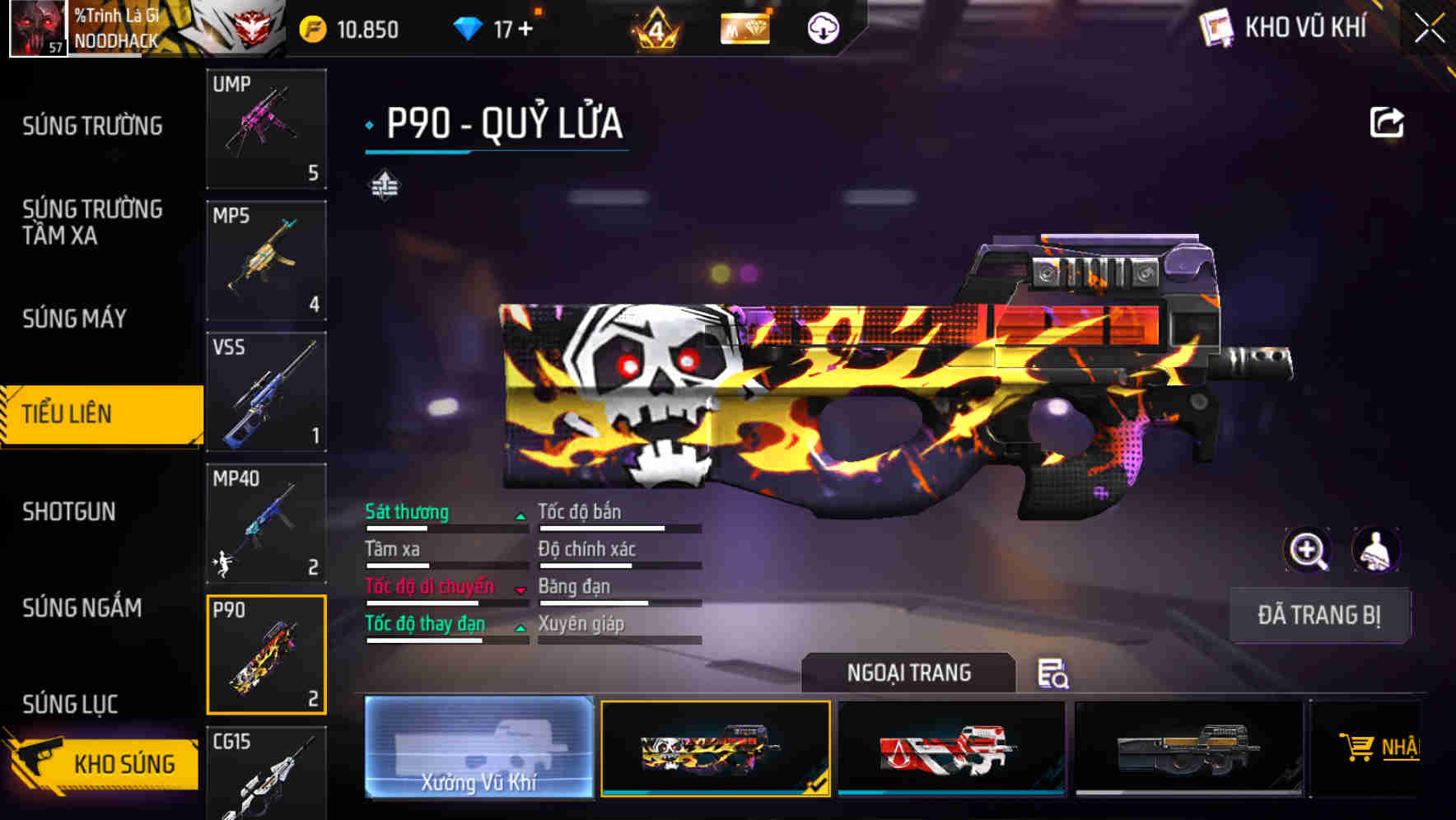Open the weapon attachments icon below P90 title
Image resolution: width=1456 pixels, height=820 pixels.
[x=384, y=186]
